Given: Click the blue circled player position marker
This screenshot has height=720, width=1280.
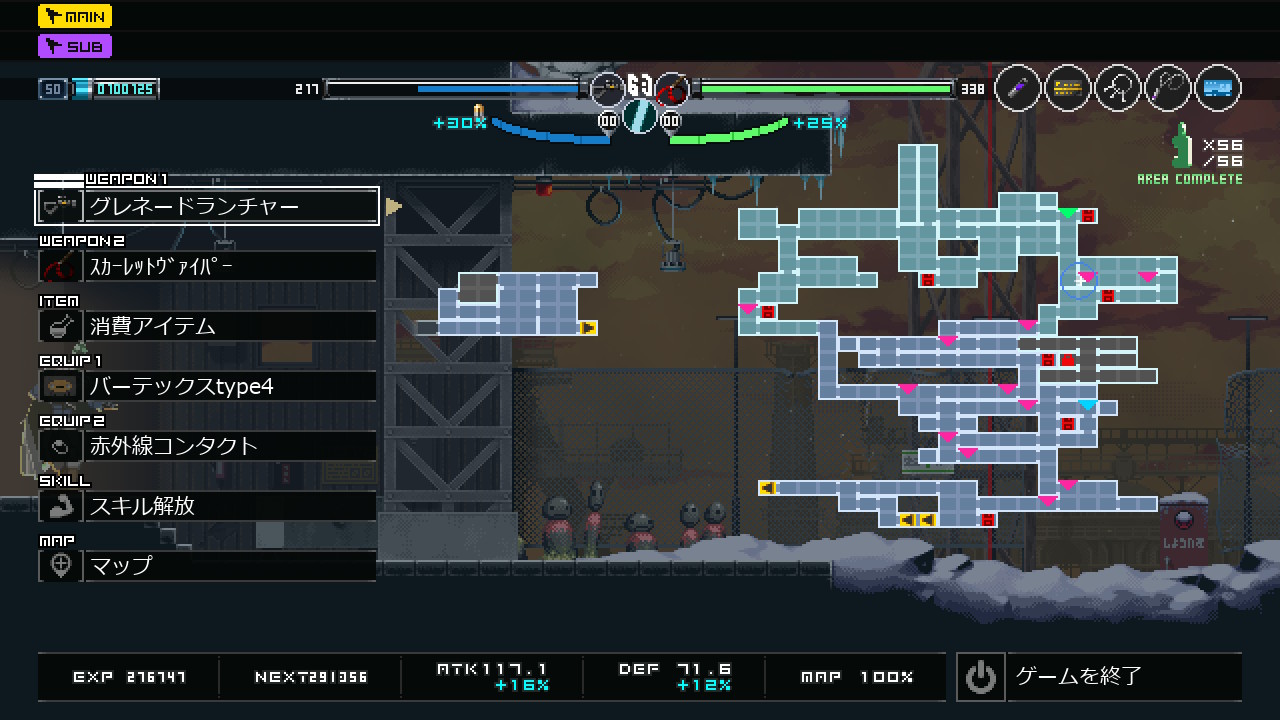Looking at the screenshot, I should pos(1079,281).
